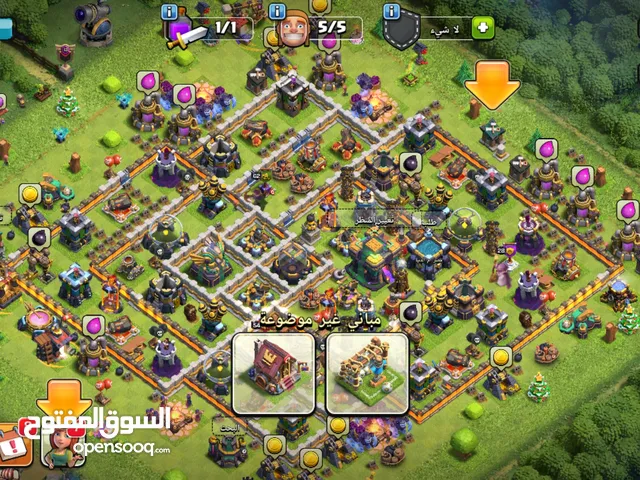Open the shield info button
Image resolution: width=640 pixels, height=480 pixels.
click(x=390, y=12)
